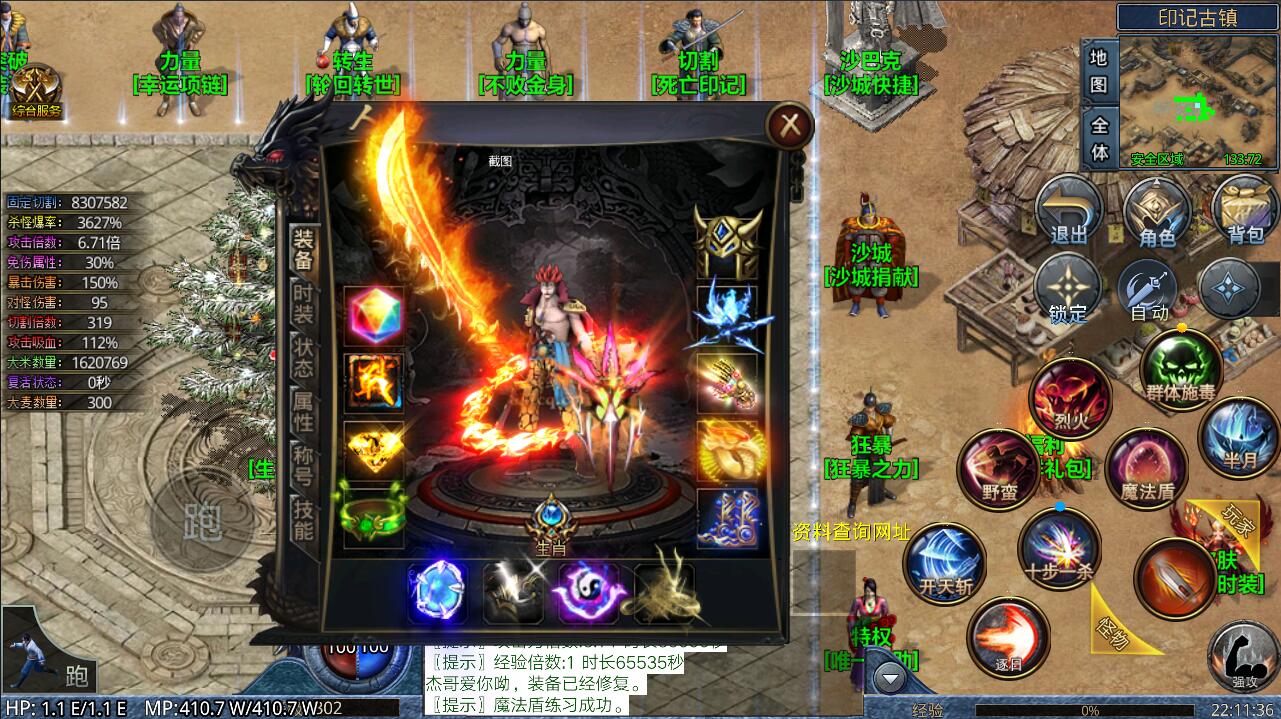Screen dimensions: 1281x719
Task: Cast the 烈火 skill
Action: click(x=1071, y=397)
